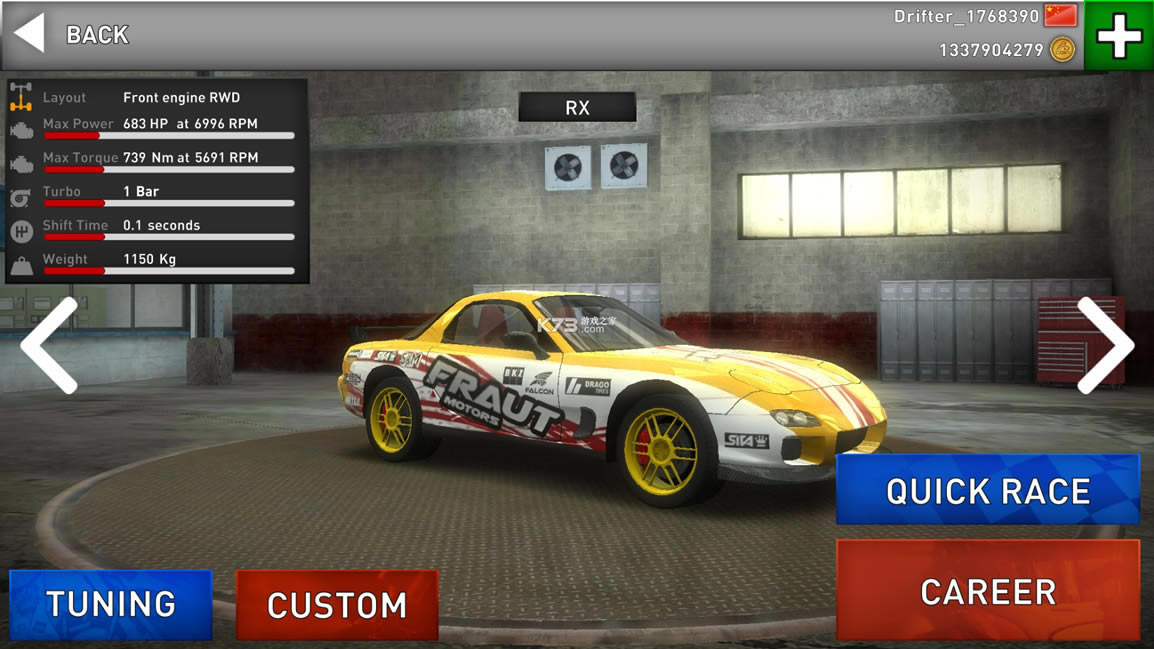The height and width of the screenshot is (649, 1154).
Task: Enter CAREER mode
Action: click(x=987, y=591)
